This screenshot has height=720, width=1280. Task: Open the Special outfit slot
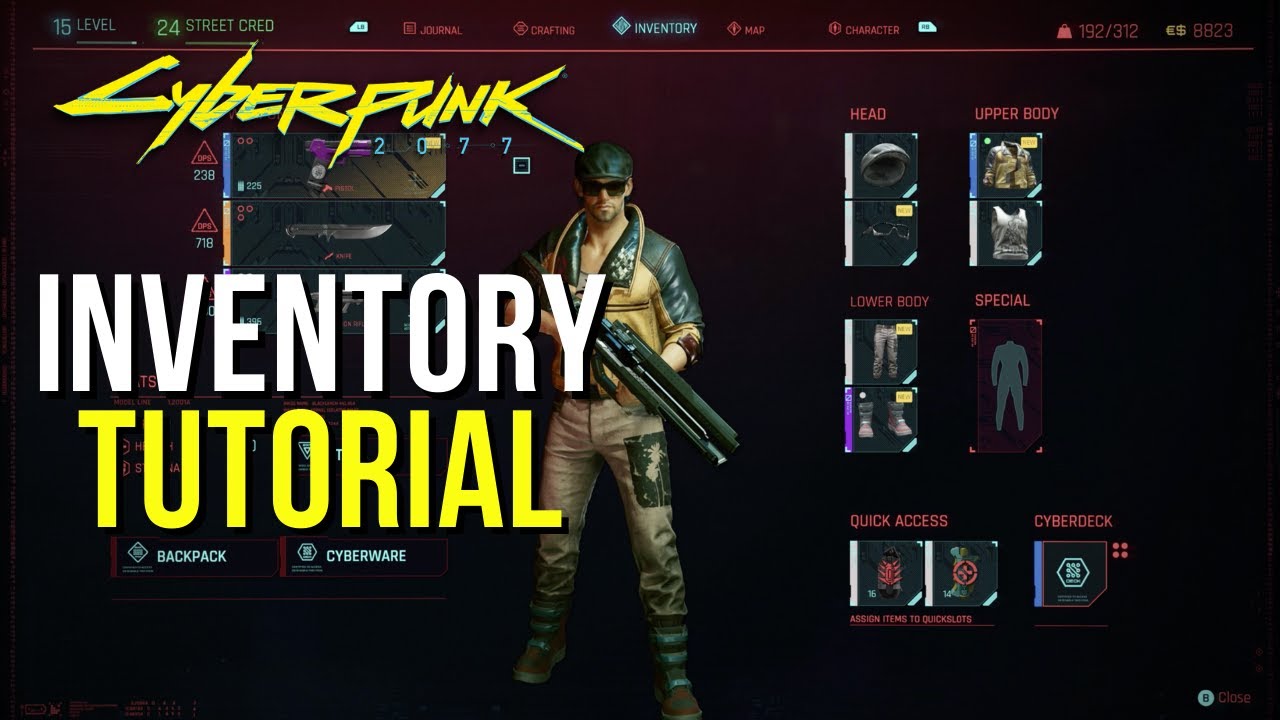tap(1005, 385)
